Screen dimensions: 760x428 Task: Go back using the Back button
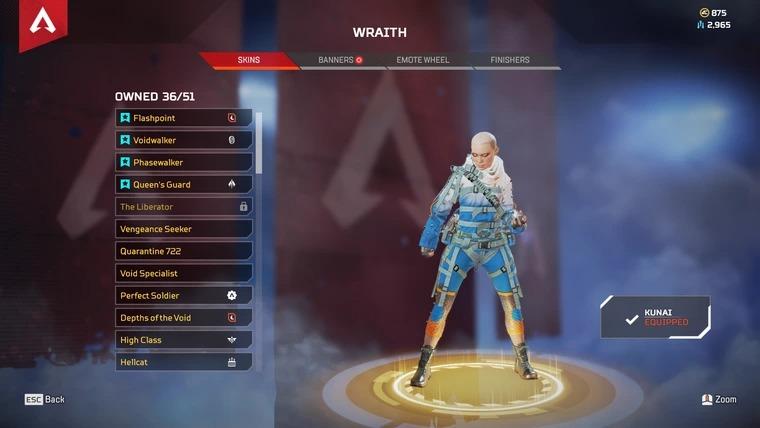coord(45,399)
